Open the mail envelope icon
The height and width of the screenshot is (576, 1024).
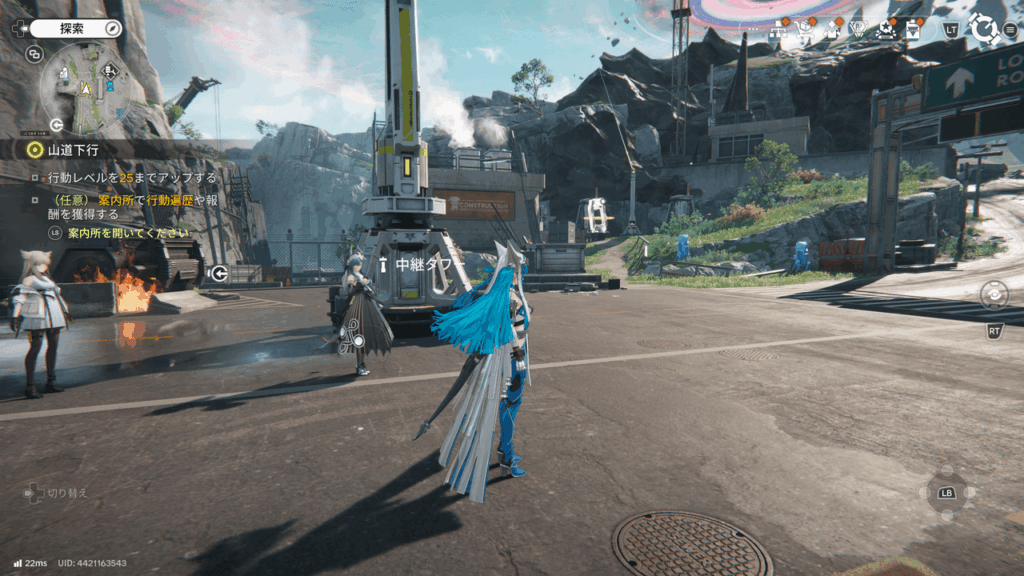[x=831, y=30]
